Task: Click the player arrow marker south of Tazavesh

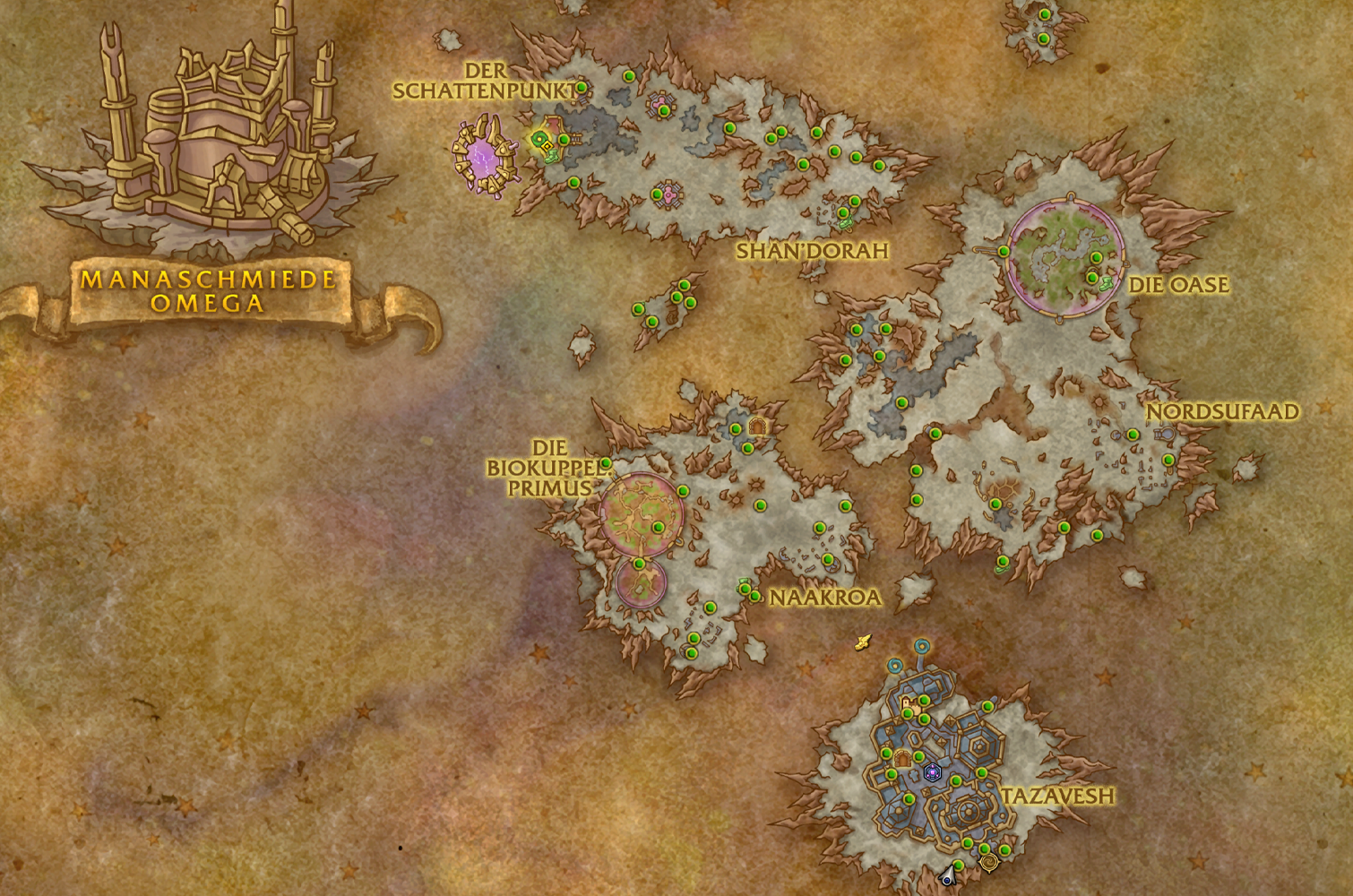Action: (948, 875)
